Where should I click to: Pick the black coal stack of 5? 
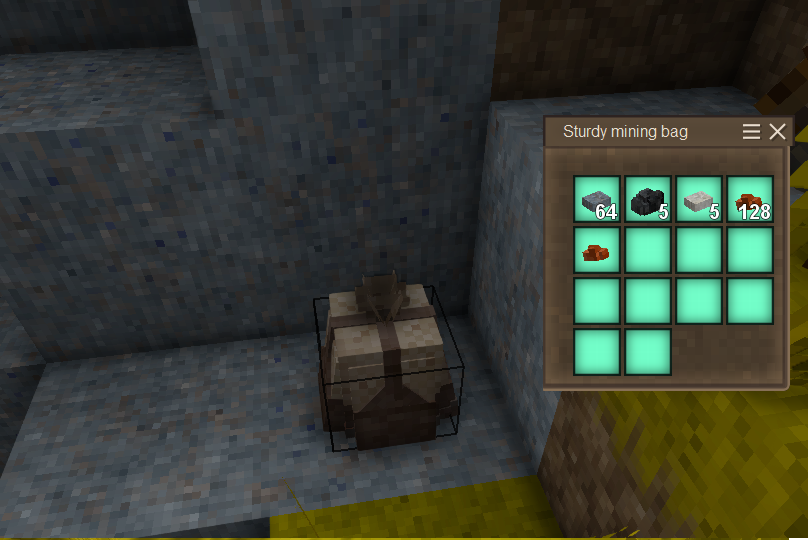[648, 199]
